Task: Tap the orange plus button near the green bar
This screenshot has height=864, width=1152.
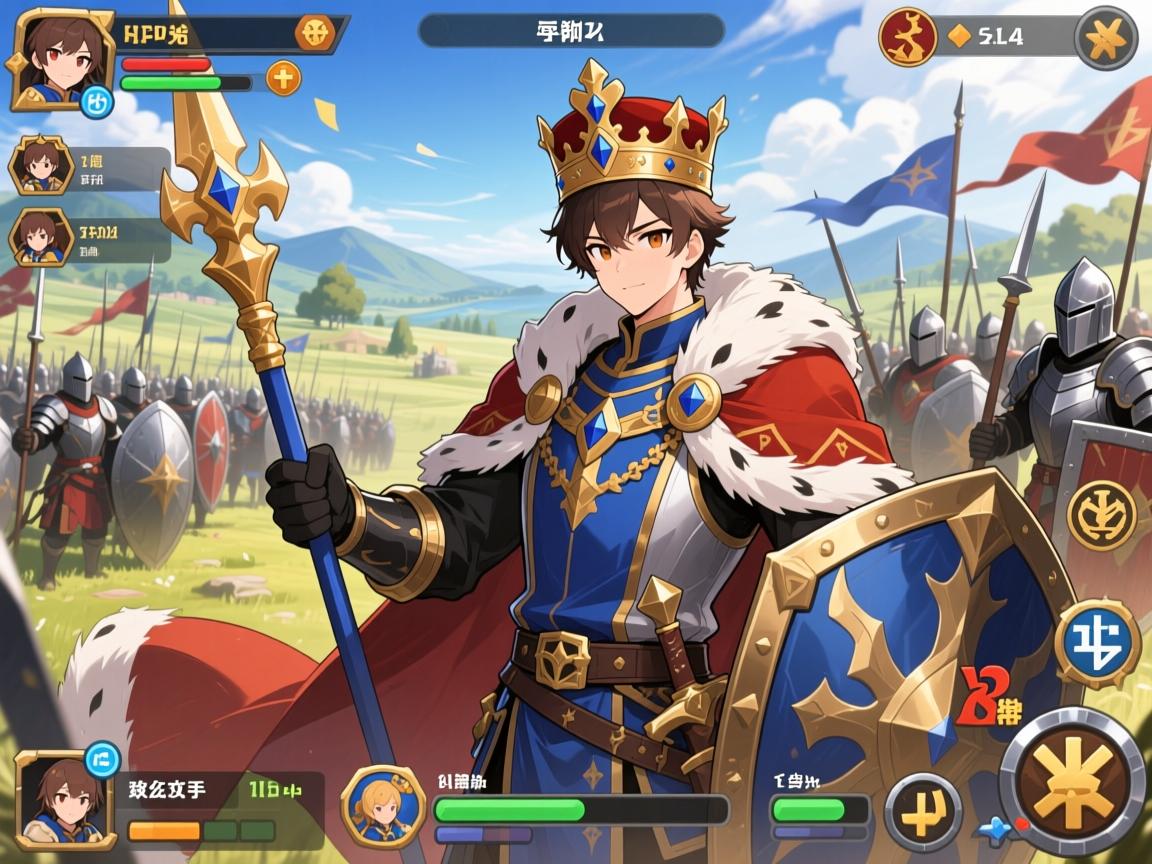Action: (283, 78)
